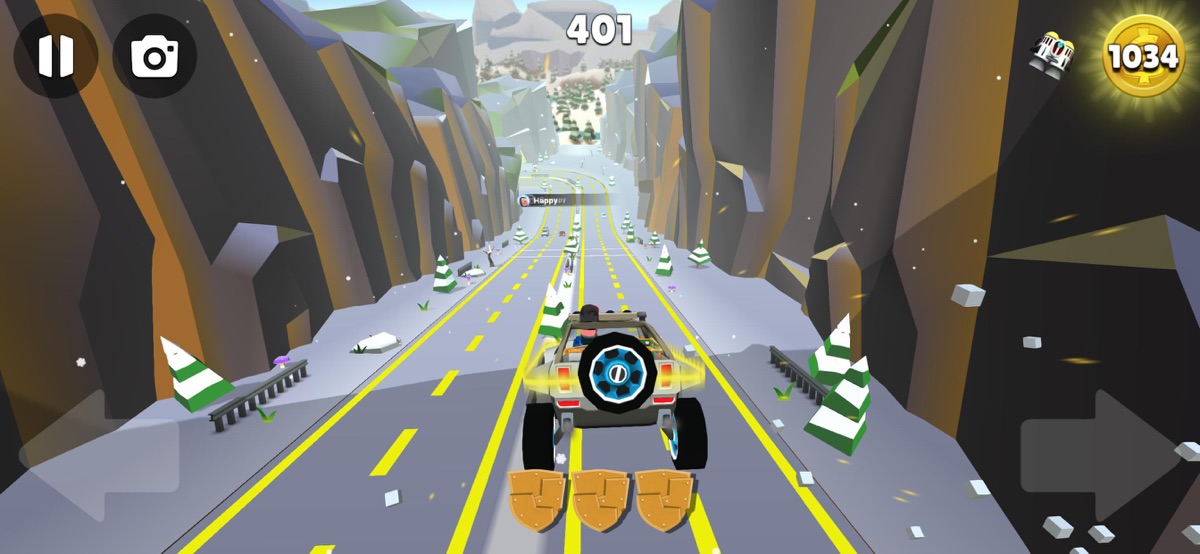This screenshot has width=1200, height=554.
Task: Take a photo with the camera button
Action: coord(154,56)
